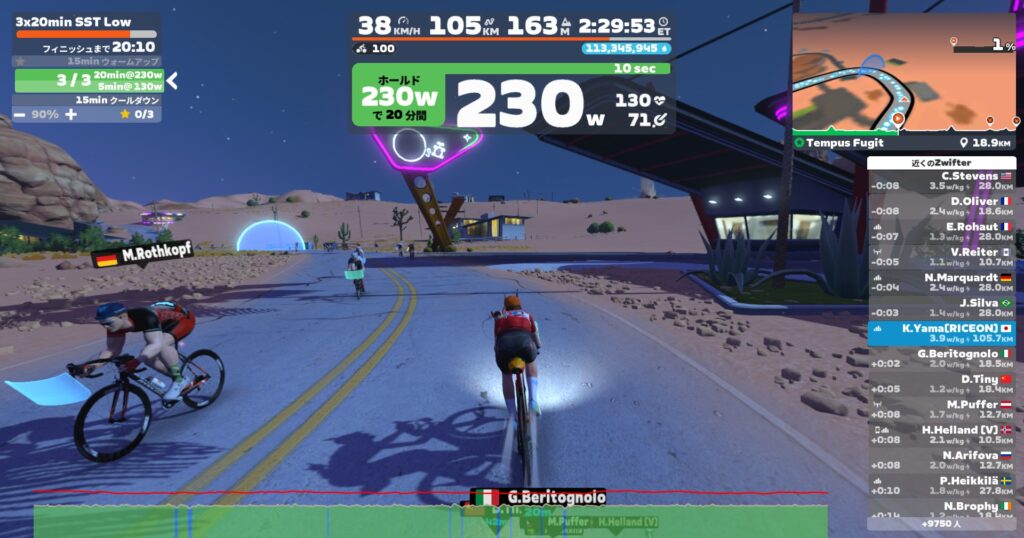Select the current 3/3 interval block

pos(87,80)
